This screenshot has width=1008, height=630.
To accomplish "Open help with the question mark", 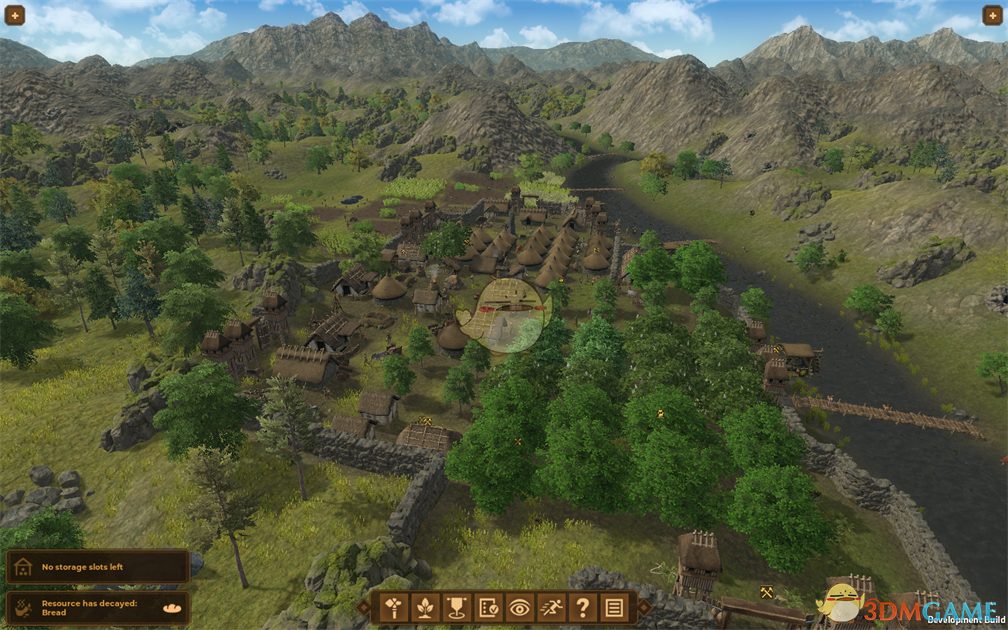I will (582, 606).
